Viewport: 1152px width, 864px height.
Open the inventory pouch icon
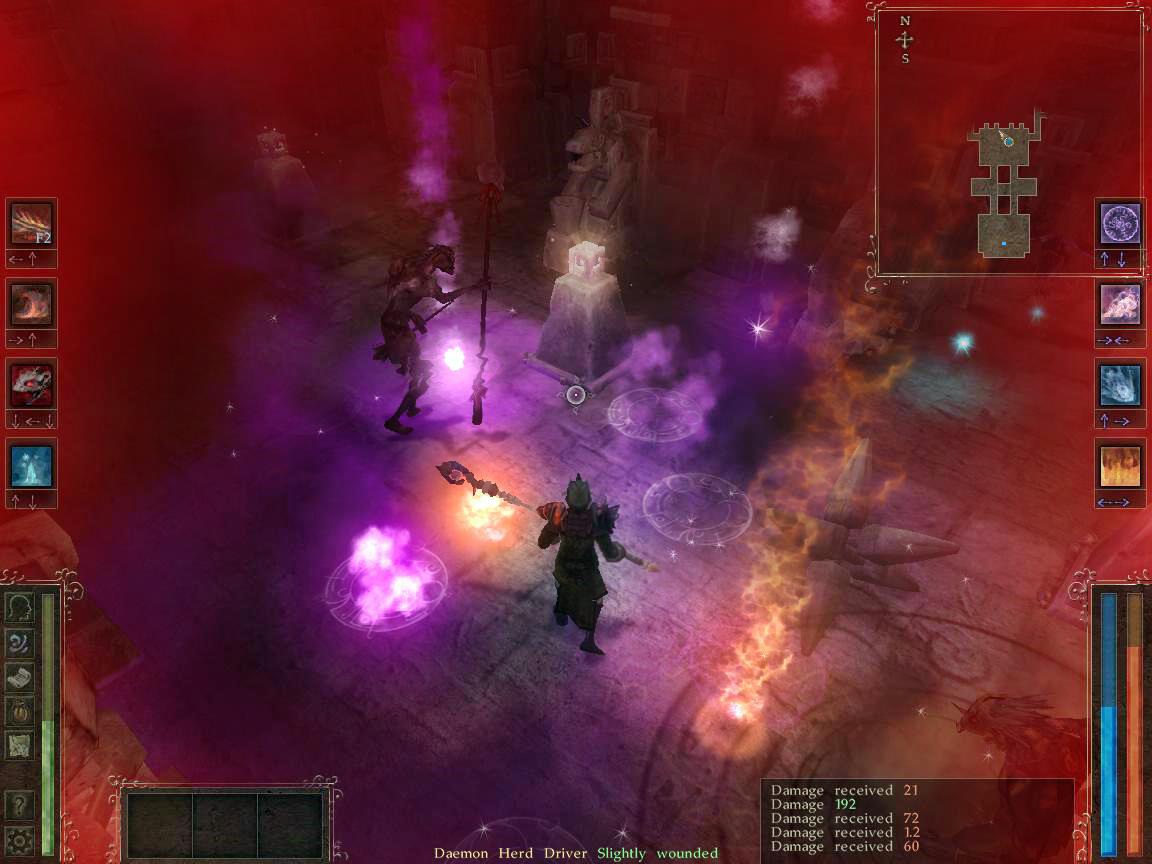(x=19, y=711)
